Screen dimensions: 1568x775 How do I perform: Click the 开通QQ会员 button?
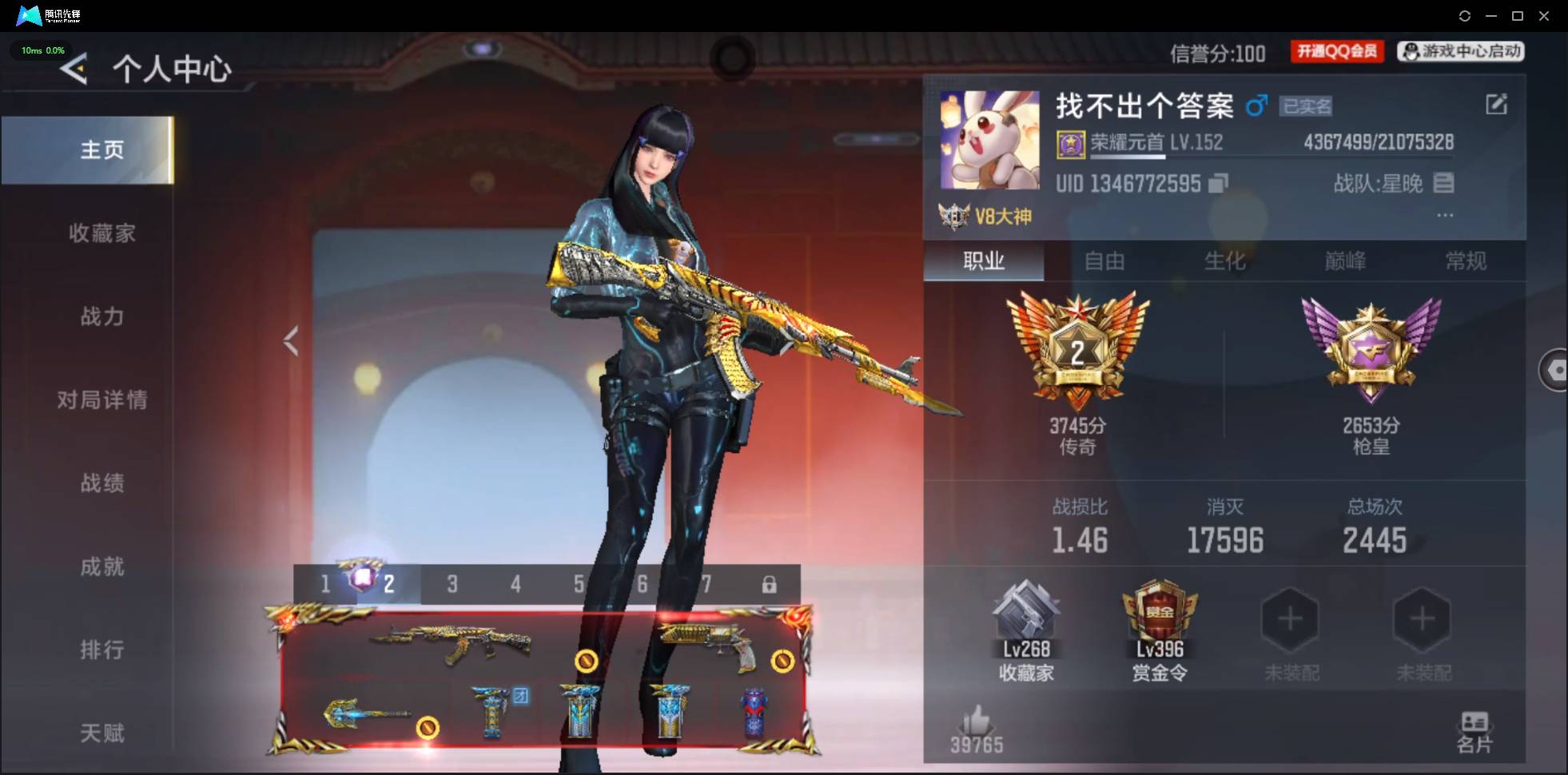1337,50
